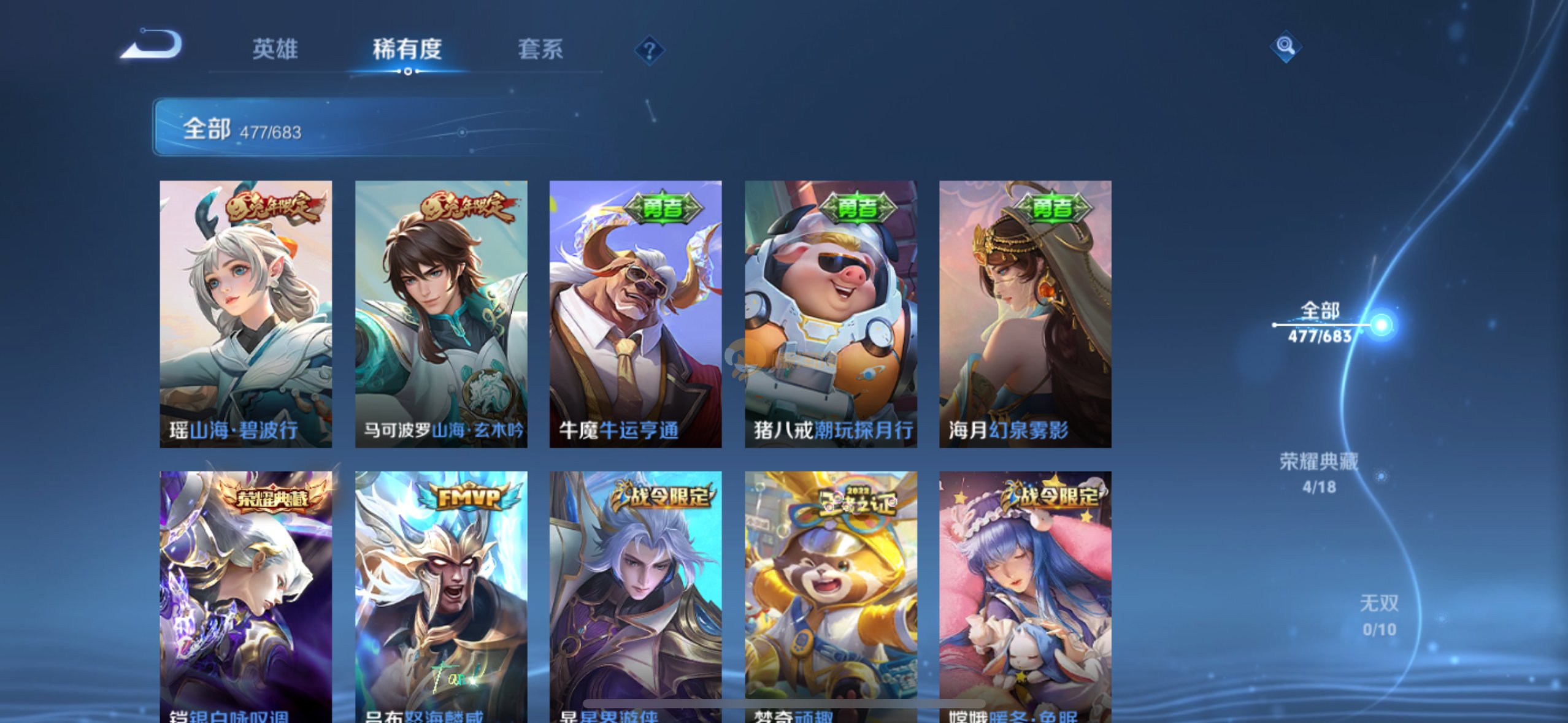The height and width of the screenshot is (723, 1568).
Task: Choose the 瑶 山海·碧波行 skin card
Action: click(246, 313)
